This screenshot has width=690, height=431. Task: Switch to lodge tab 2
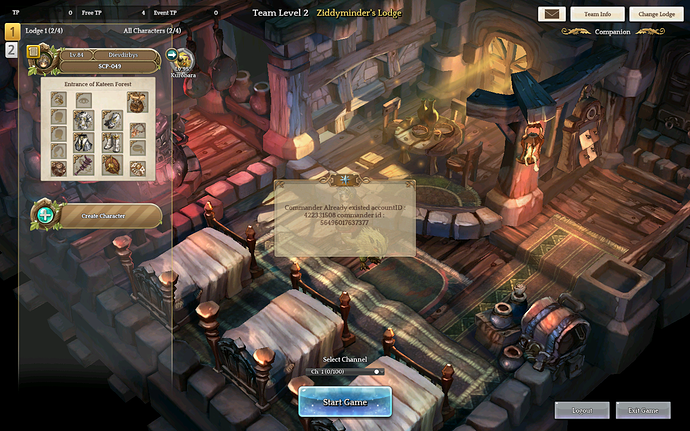click(11, 50)
